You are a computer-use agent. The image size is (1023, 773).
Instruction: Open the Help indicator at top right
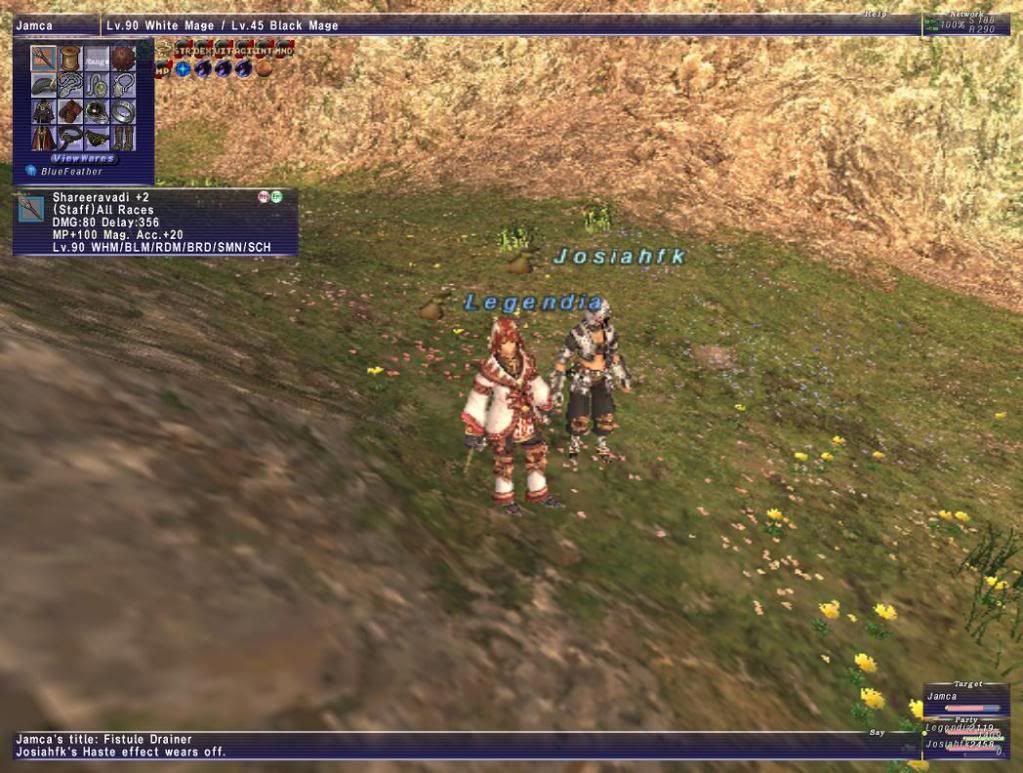pos(876,13)
